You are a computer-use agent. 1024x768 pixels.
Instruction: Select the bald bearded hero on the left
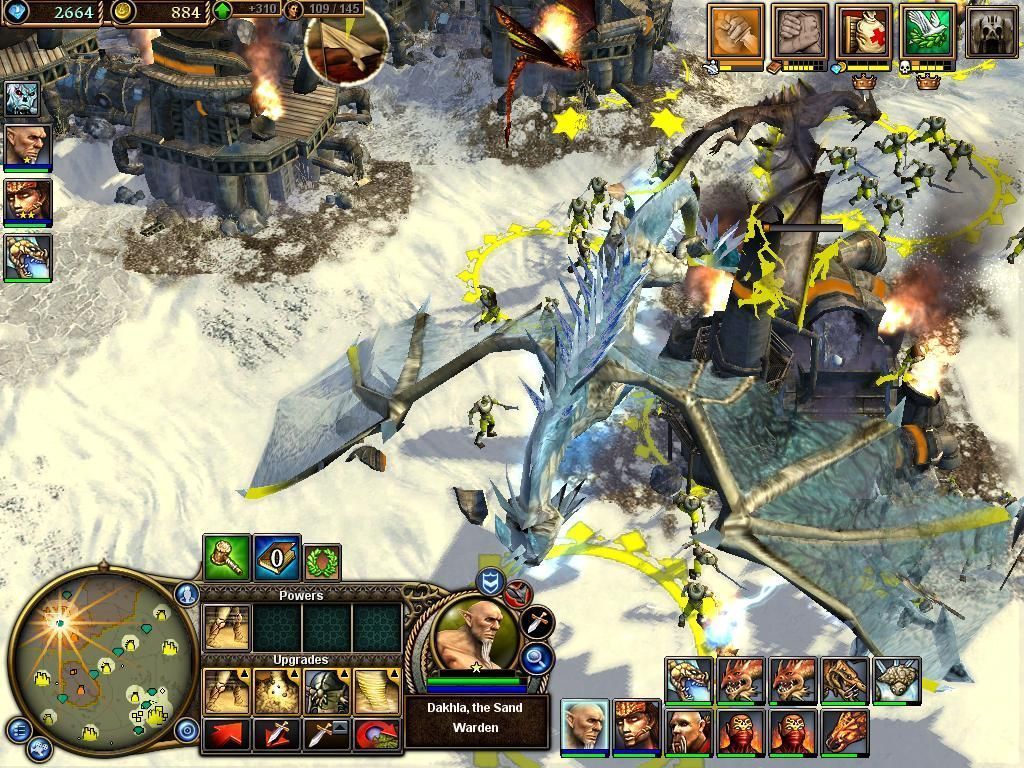(28, 146)
